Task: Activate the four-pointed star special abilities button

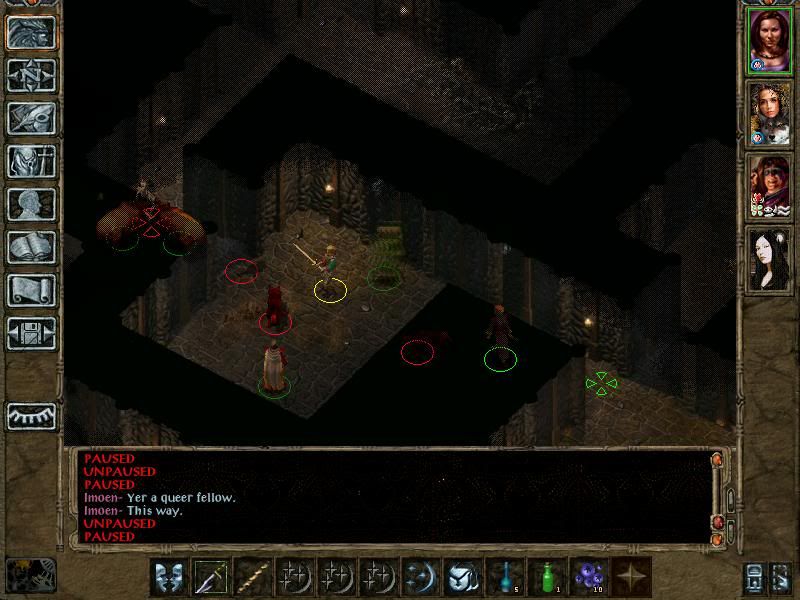Action: [631, 577]
